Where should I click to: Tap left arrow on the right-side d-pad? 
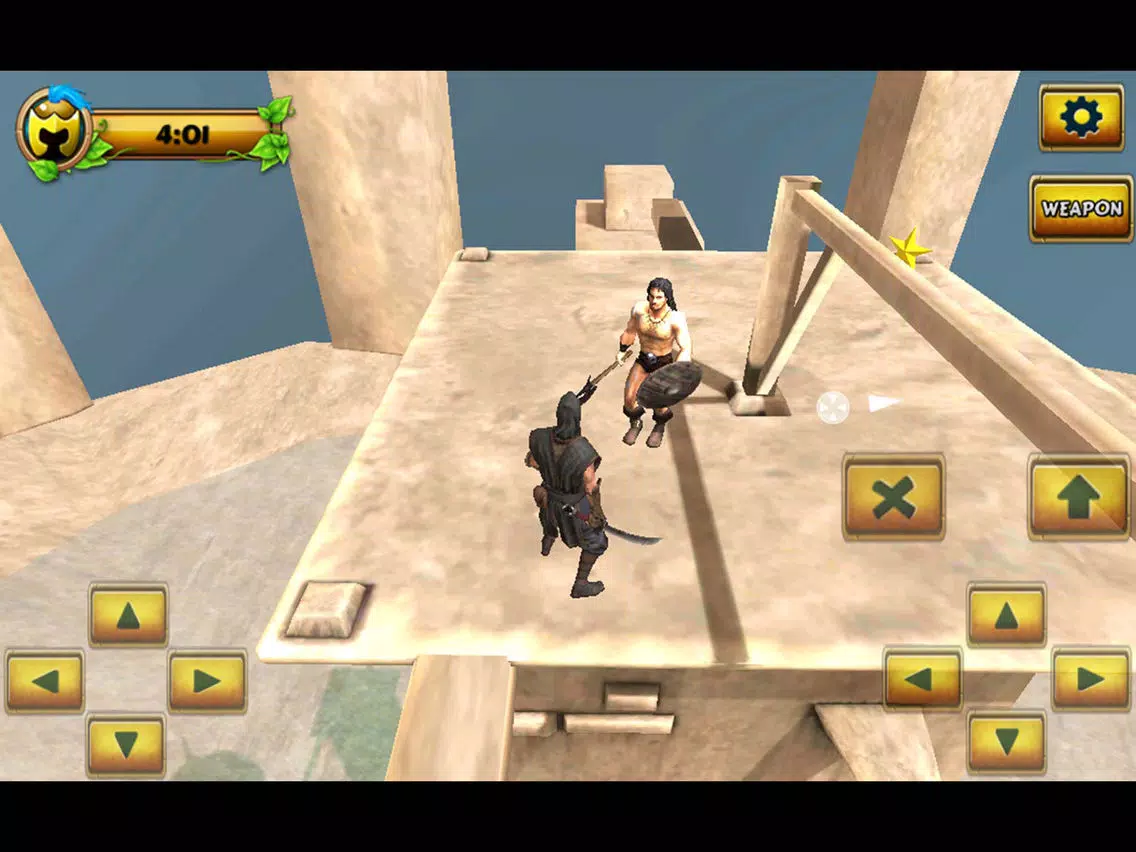[x=922, y=679]
